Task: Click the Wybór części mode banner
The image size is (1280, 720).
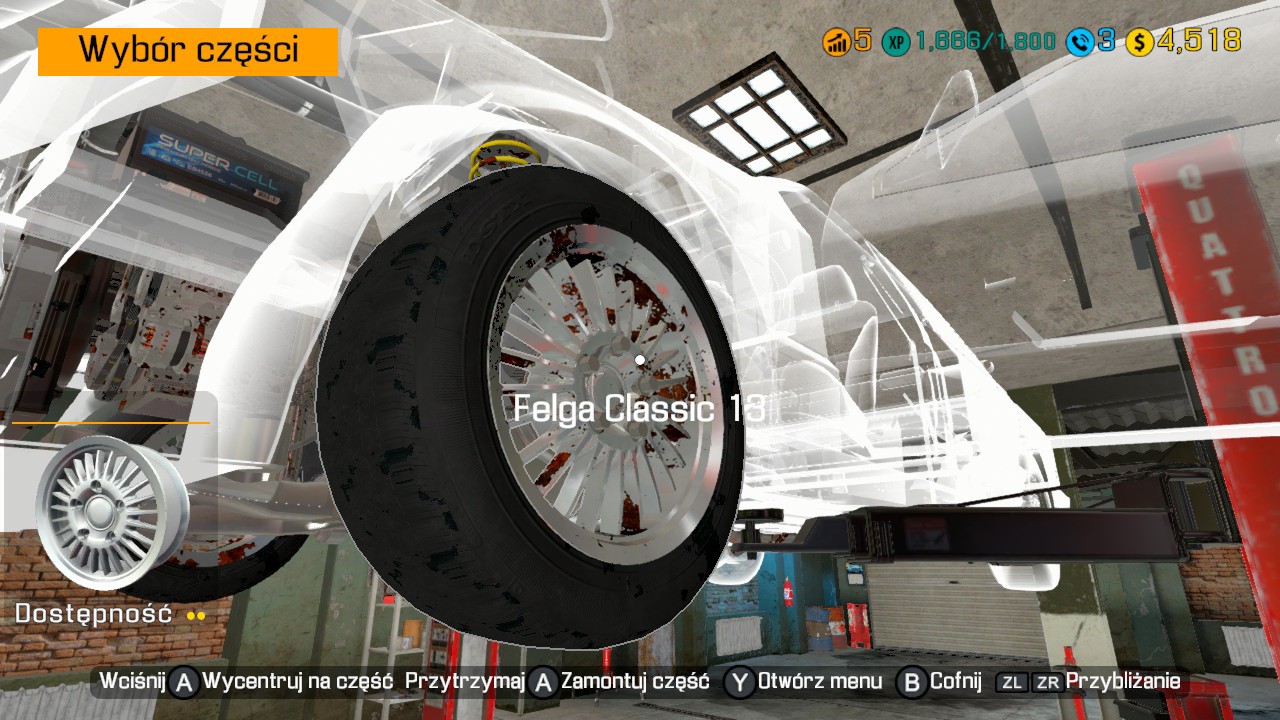Action: 188,51
